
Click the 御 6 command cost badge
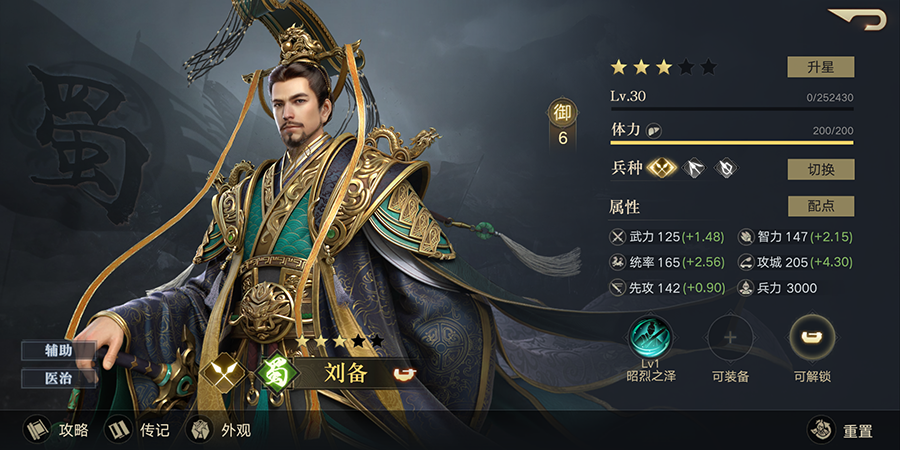562,126
